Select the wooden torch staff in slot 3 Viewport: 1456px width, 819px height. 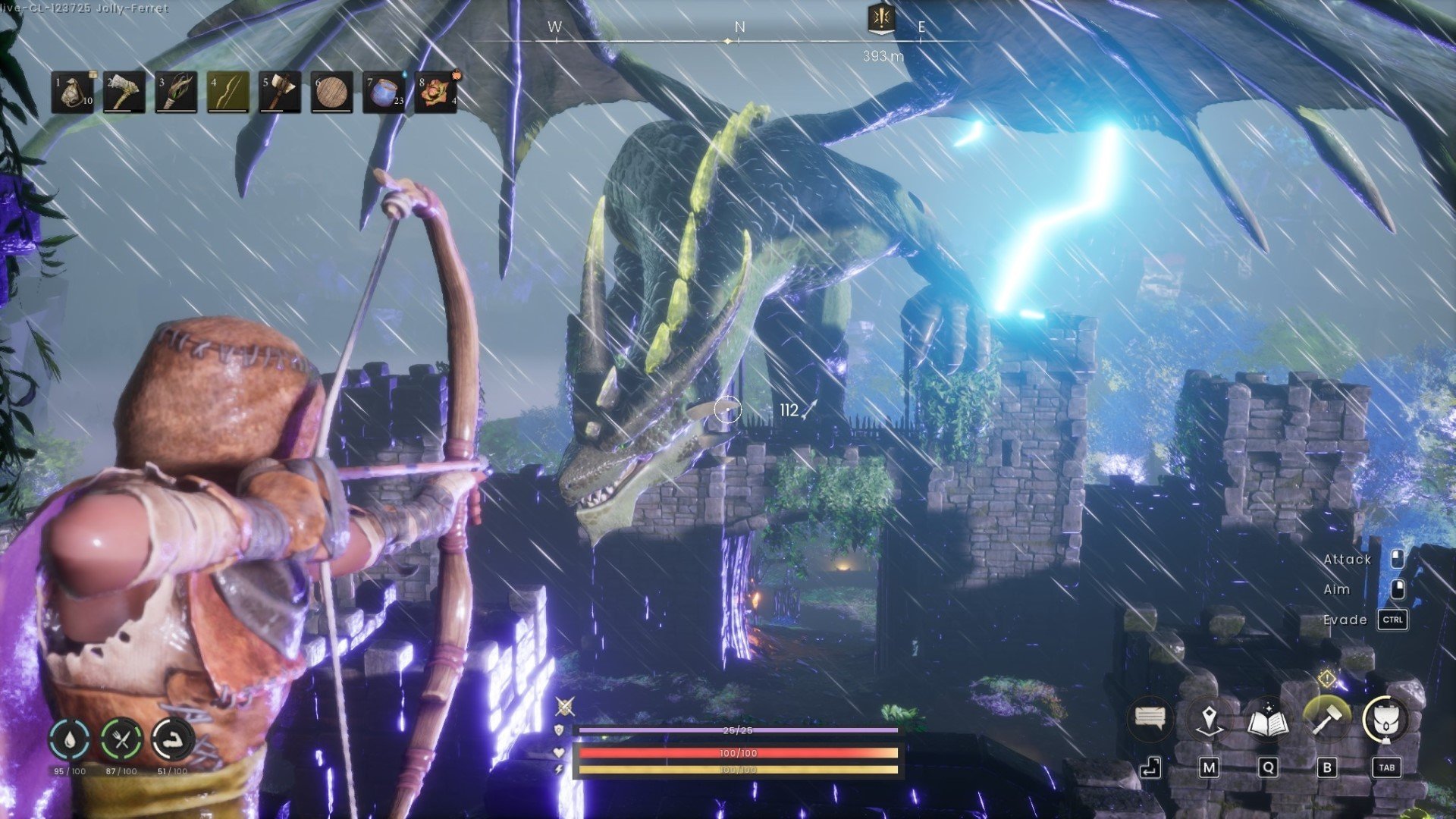(177, 93)
